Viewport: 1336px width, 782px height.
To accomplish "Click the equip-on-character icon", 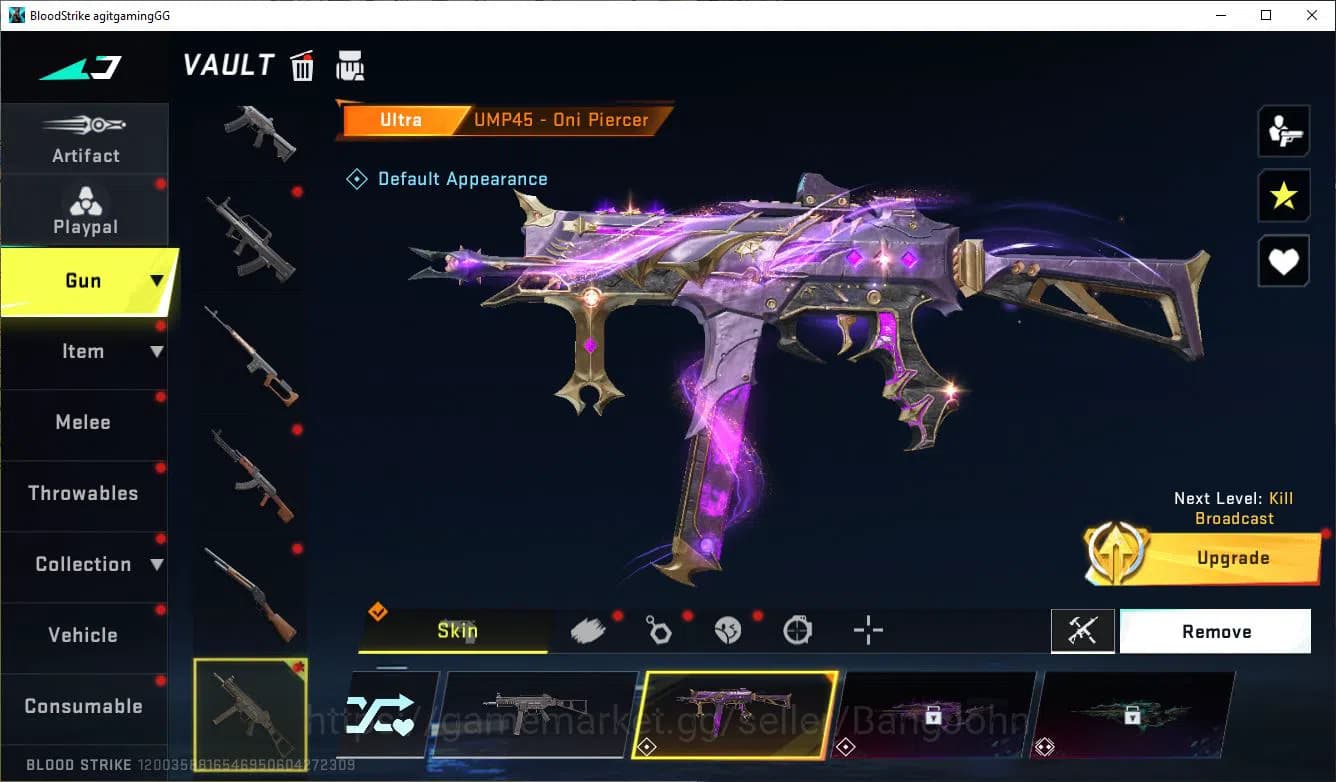I will point(1283,130).
